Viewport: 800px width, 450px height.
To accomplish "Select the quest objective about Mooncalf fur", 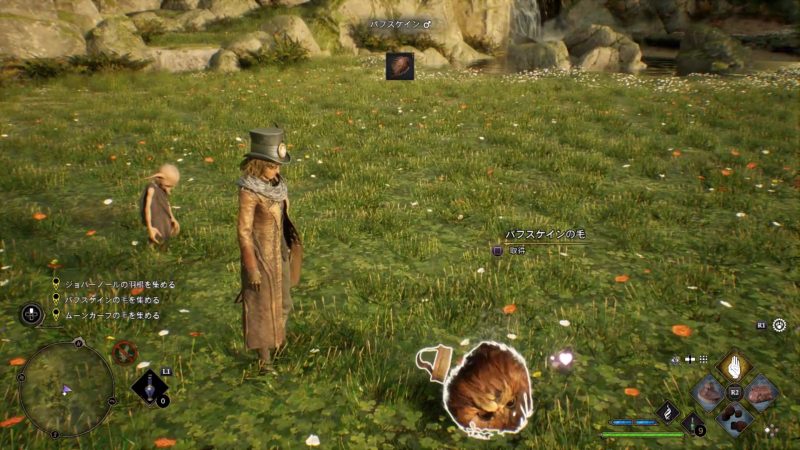I will [111, 315].
